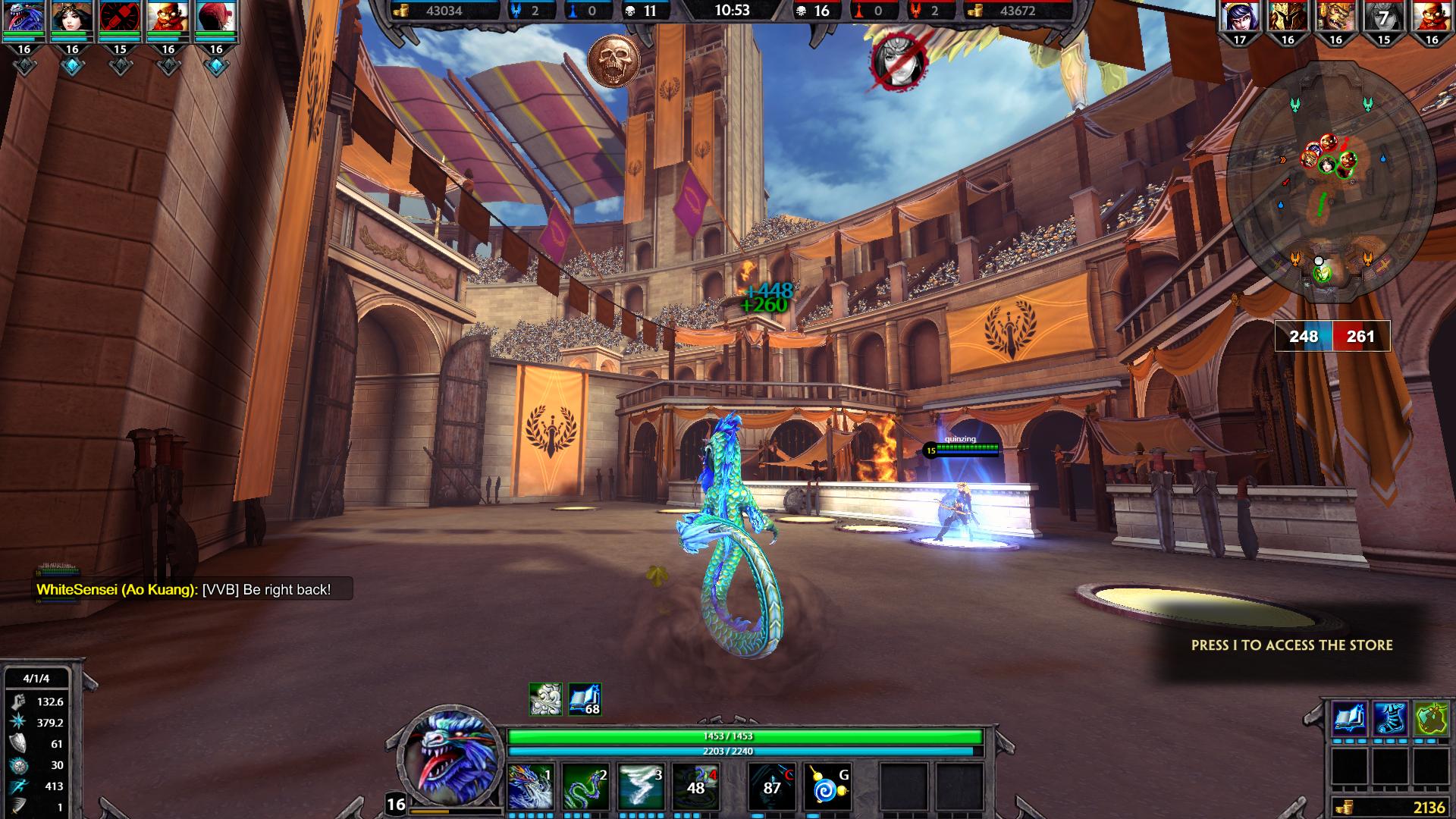Viewport: 1456px width, 819px height.
Task: Select the dark-haired woman ally portrait
Action: coord(71,17)
